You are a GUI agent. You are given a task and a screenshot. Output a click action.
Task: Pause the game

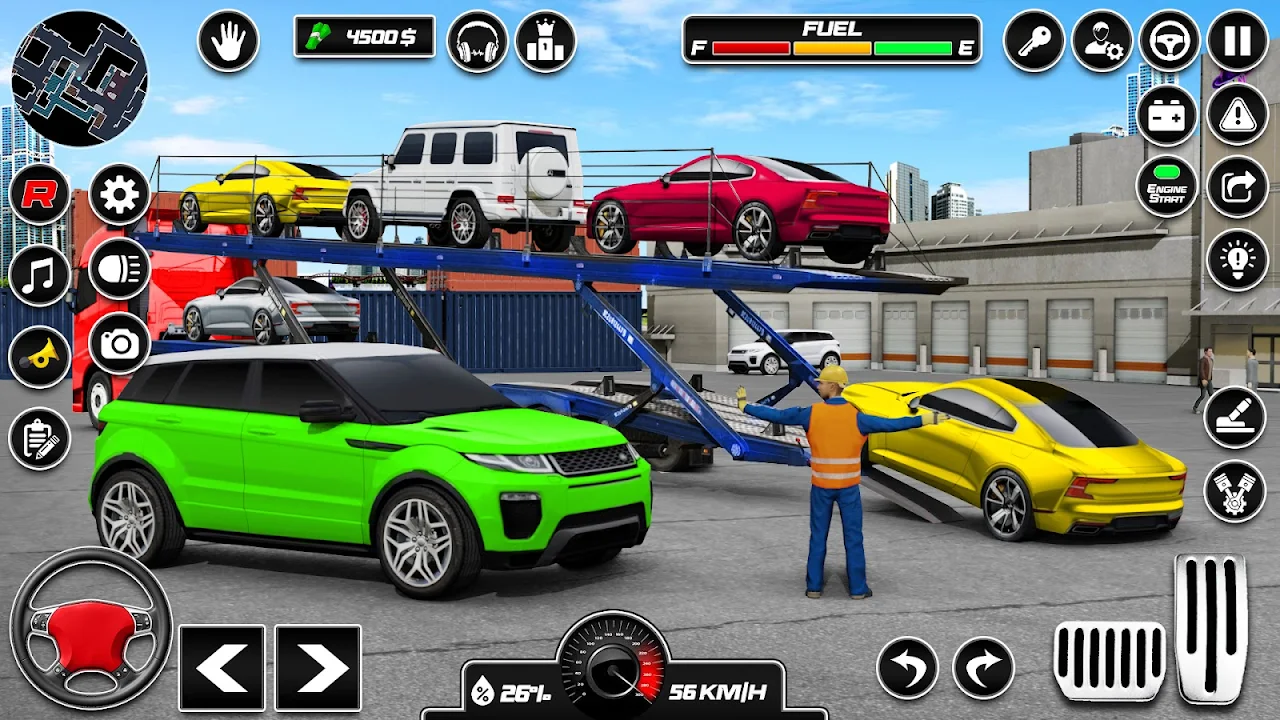[x=1237, y=41]
